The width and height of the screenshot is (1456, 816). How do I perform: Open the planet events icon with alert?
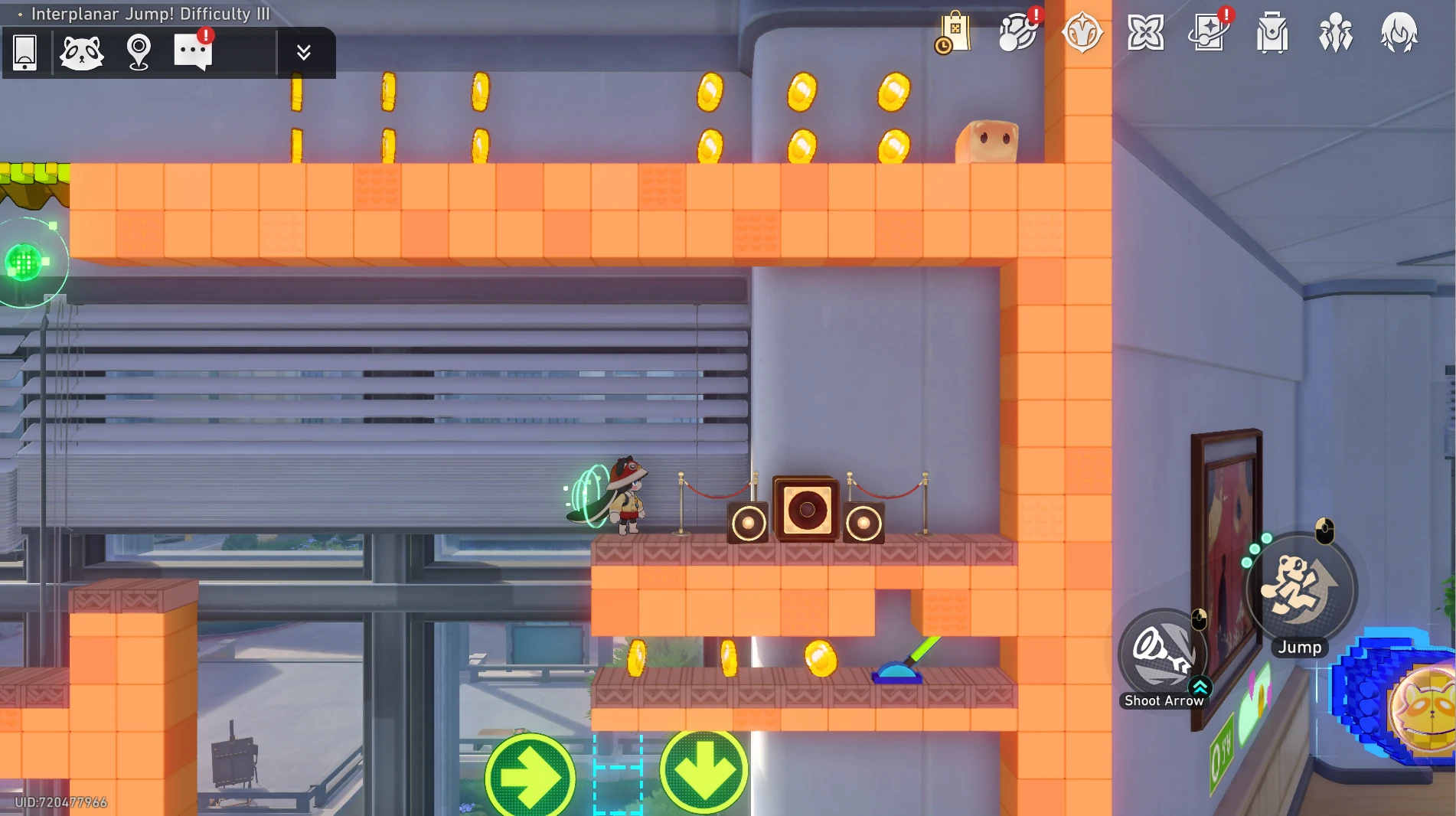tap(1018, 33)
